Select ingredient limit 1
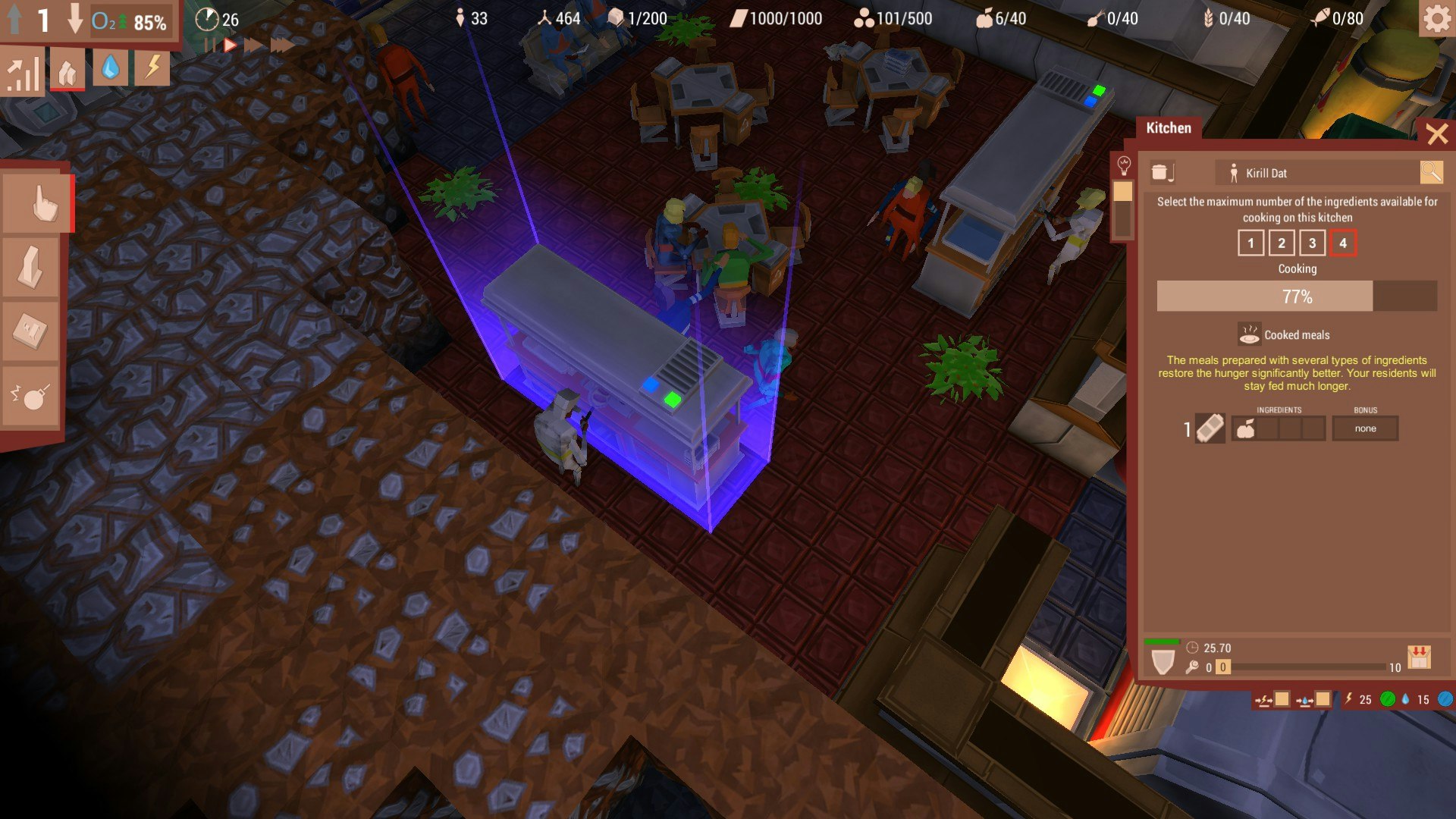Image resolution: width=1456 pixels, height=819 pixels. tap(1250, 243)
